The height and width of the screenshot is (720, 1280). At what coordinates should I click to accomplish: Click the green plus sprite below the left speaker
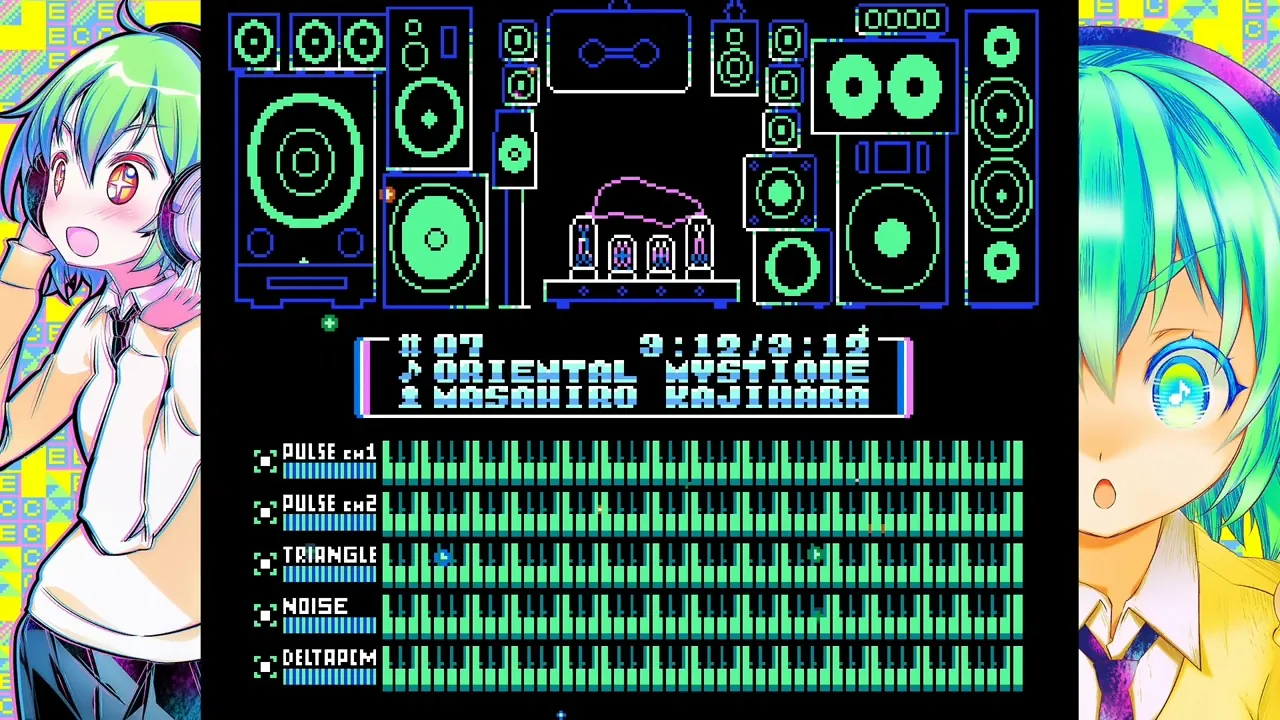pos(329,323)
